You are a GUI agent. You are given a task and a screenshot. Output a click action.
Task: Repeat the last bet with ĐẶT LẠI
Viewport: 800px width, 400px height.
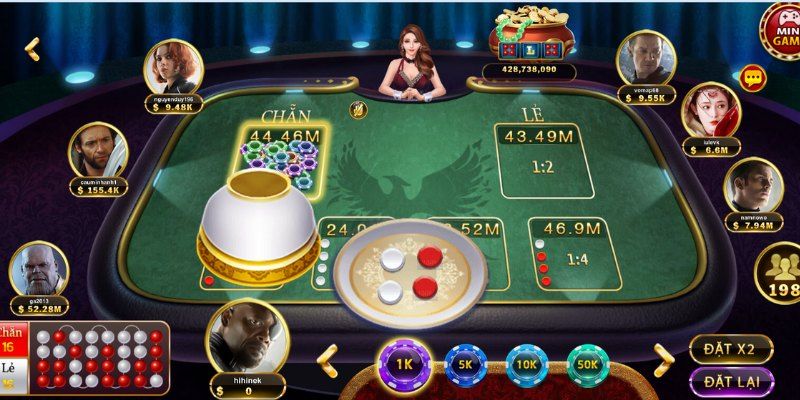point(730,382)
